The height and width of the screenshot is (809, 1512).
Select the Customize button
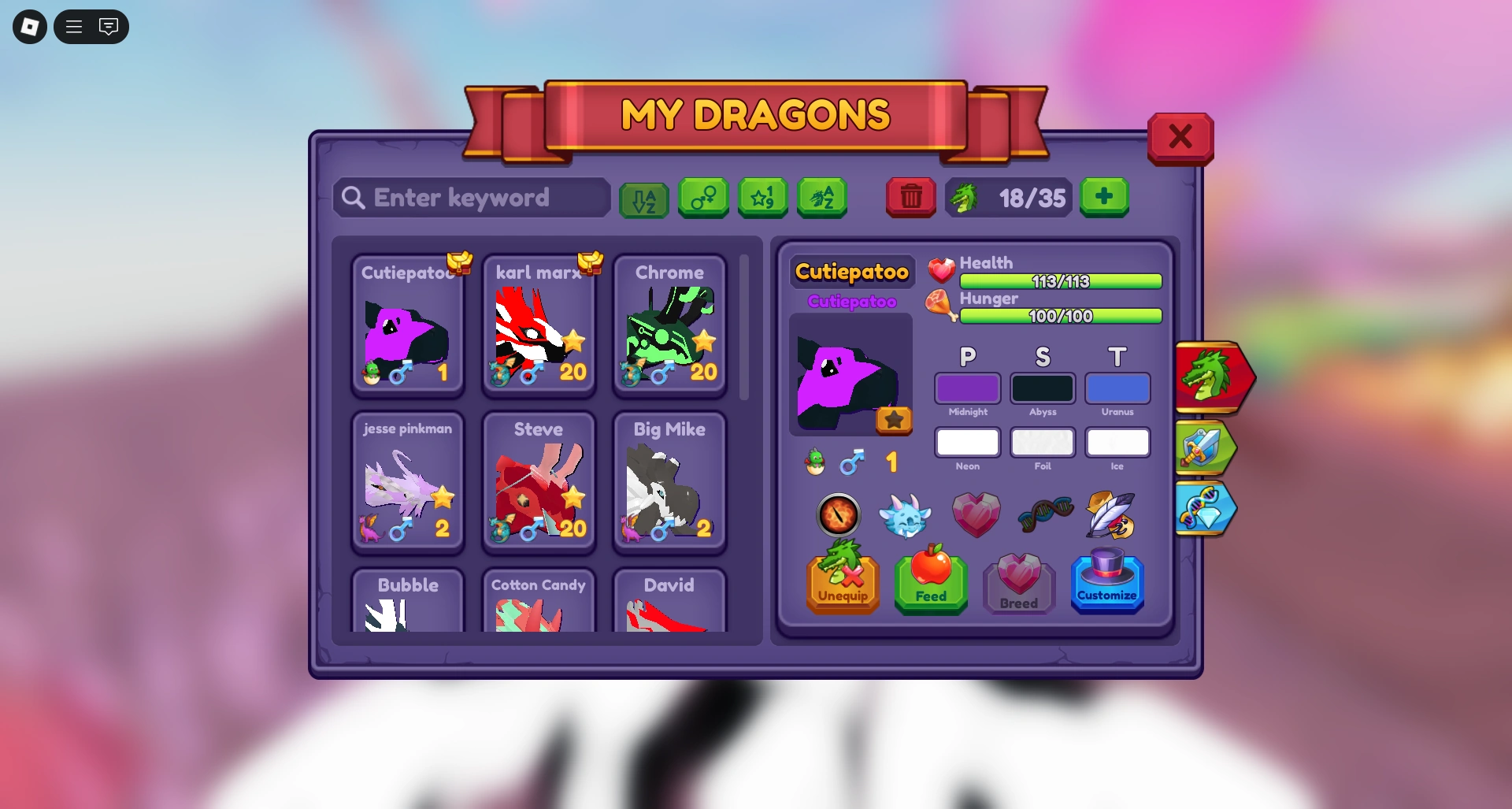pyautogui.click(x=1107, y=584)
